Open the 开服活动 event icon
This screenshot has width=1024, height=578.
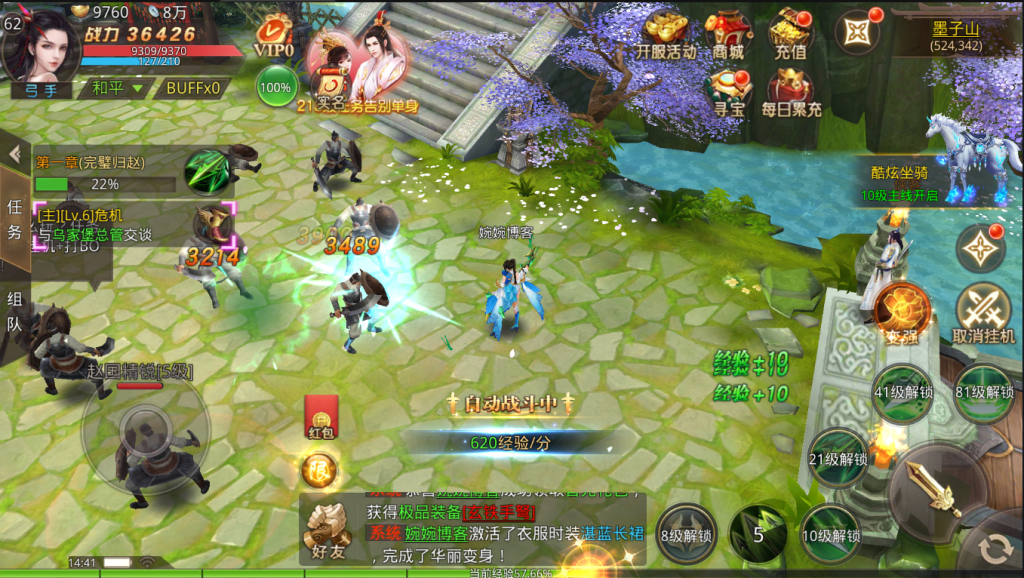pyautogui.click(x=666, y=35)
